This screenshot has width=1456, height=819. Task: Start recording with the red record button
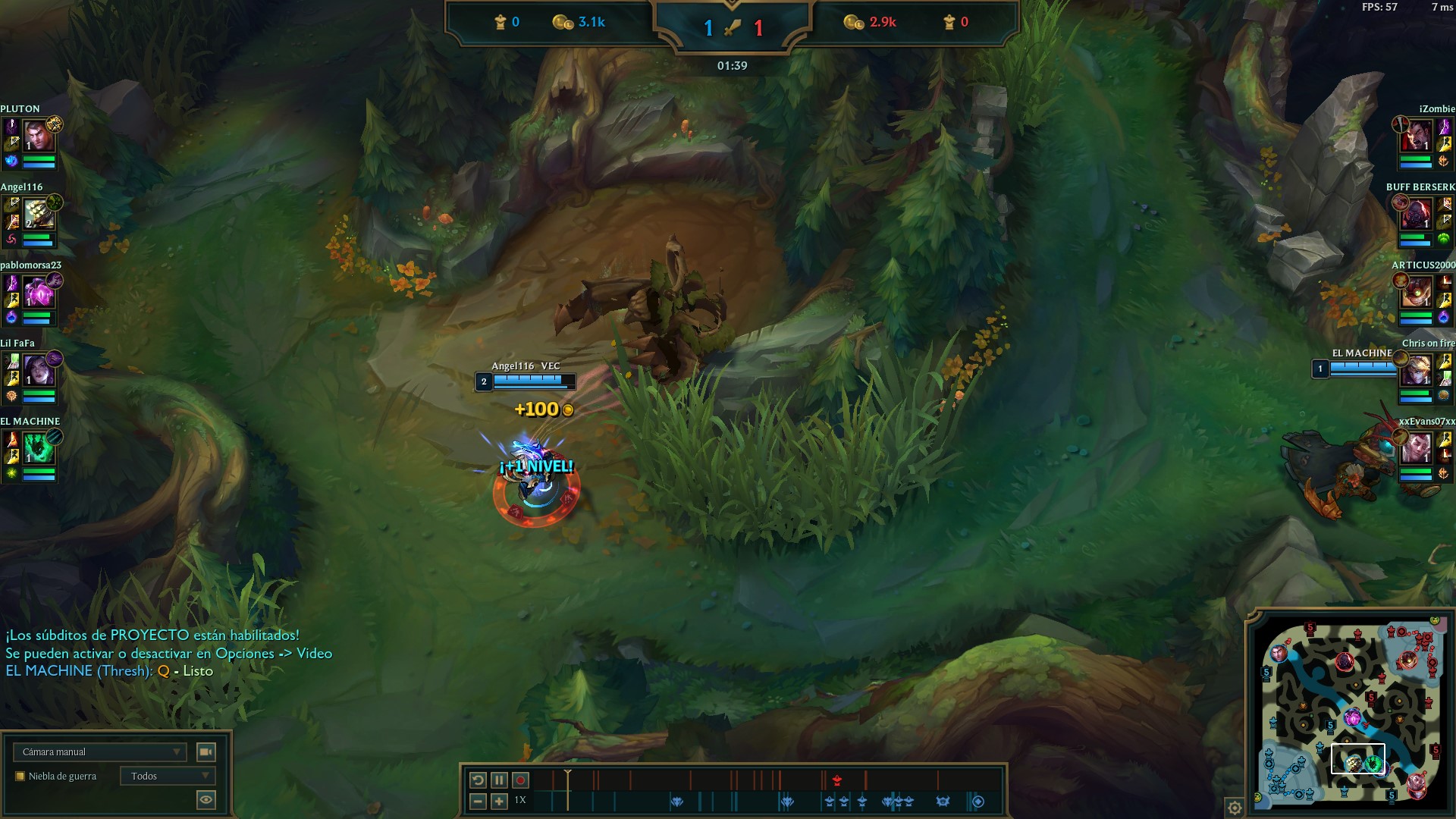click(x=520, y=780)
